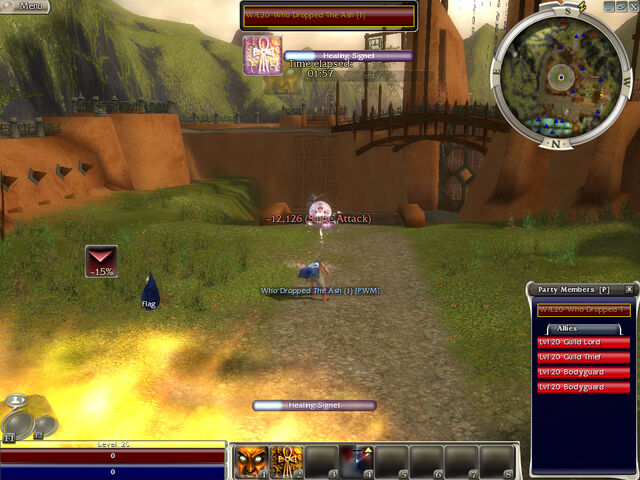Select the Guild Lord ally row
The image size is (640, 480).
pyautogui.click(x=583, y=342)
